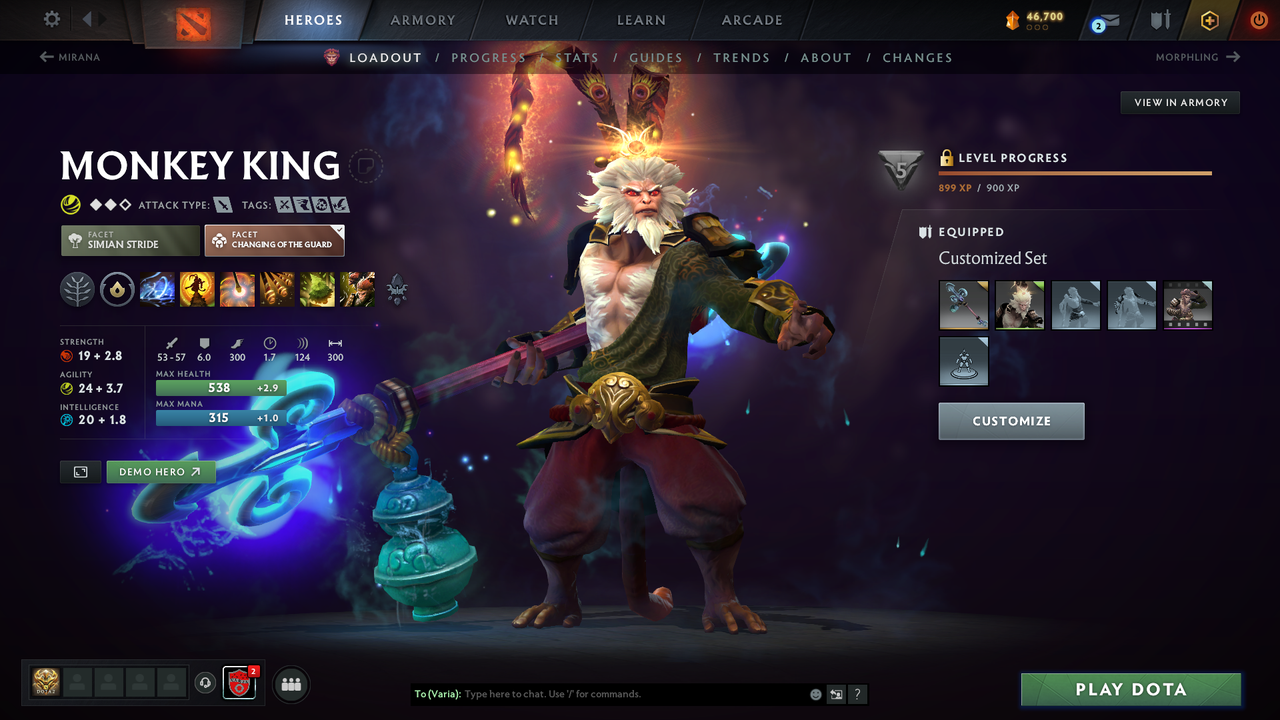Image resolution: width=1280 pixels, height=720 pixels.
Task: Select the Changing of the Guard facet
Action: pos(274,240)
